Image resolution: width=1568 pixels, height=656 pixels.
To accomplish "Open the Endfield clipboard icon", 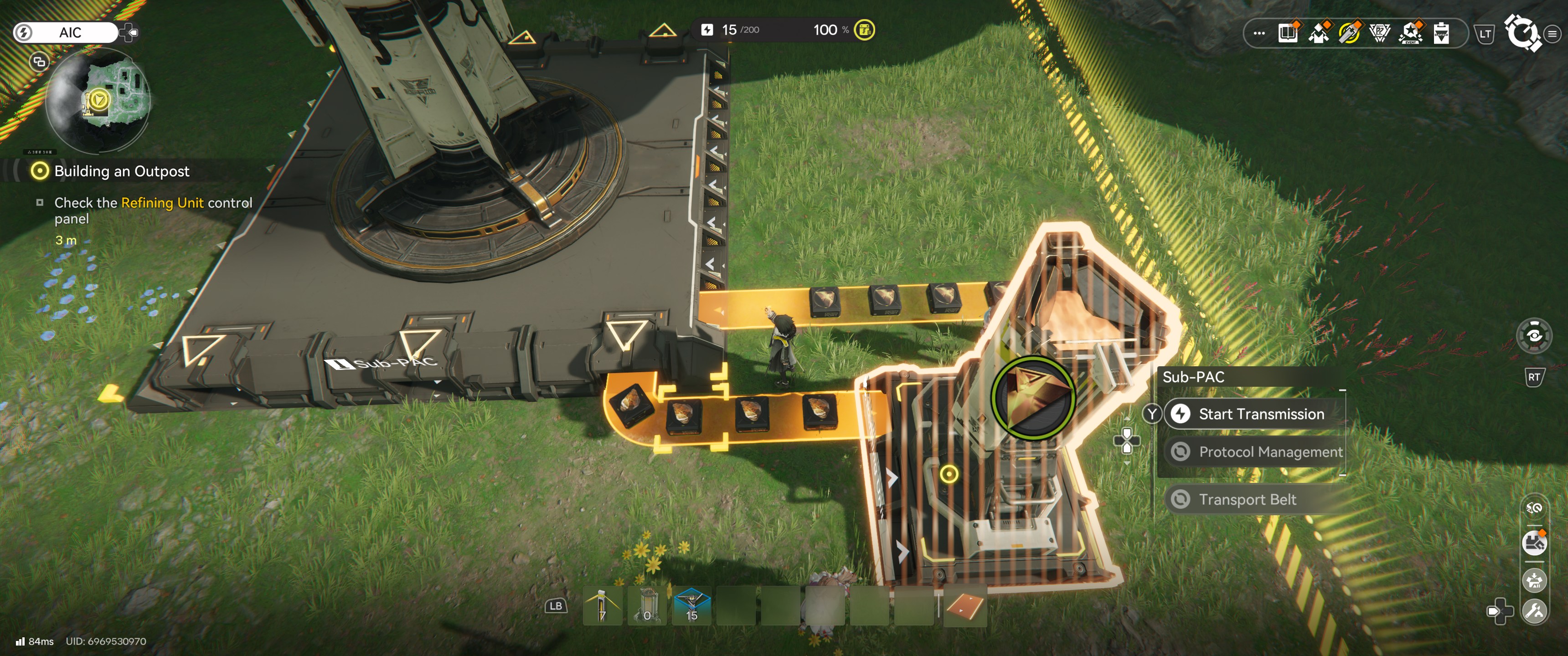I will (x=1441, y=33).
